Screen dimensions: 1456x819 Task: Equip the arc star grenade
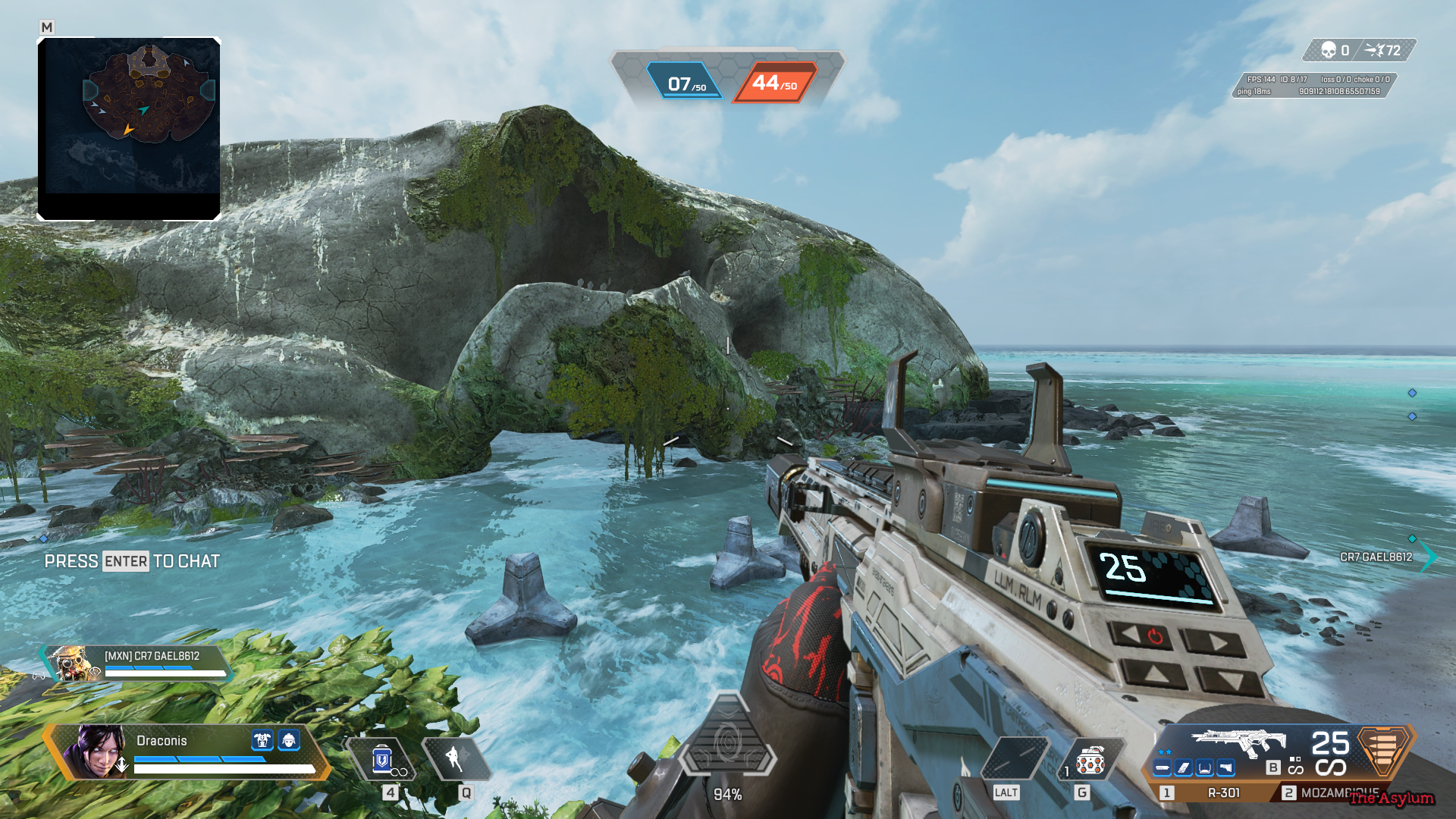click(1090, 760)
